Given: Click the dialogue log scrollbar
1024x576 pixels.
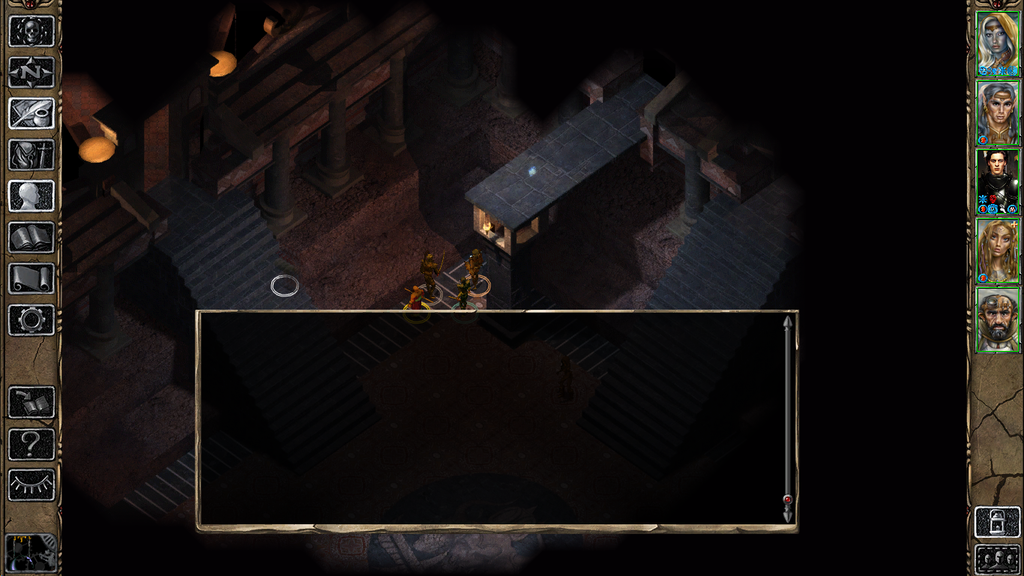Looking at the screenshot, I should tap(787, 417).
